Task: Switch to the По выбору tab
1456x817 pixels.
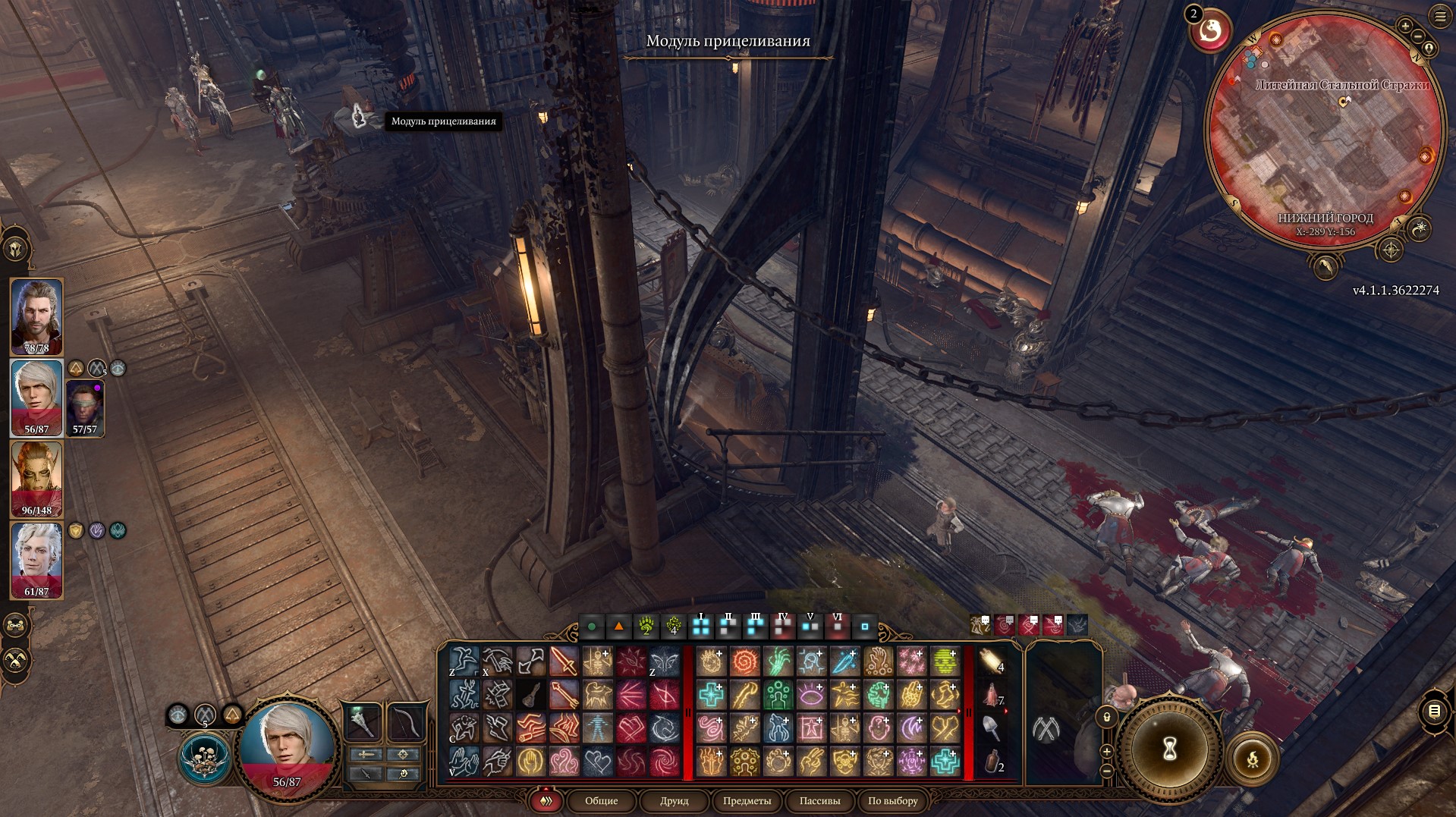Action: [892, 801]
